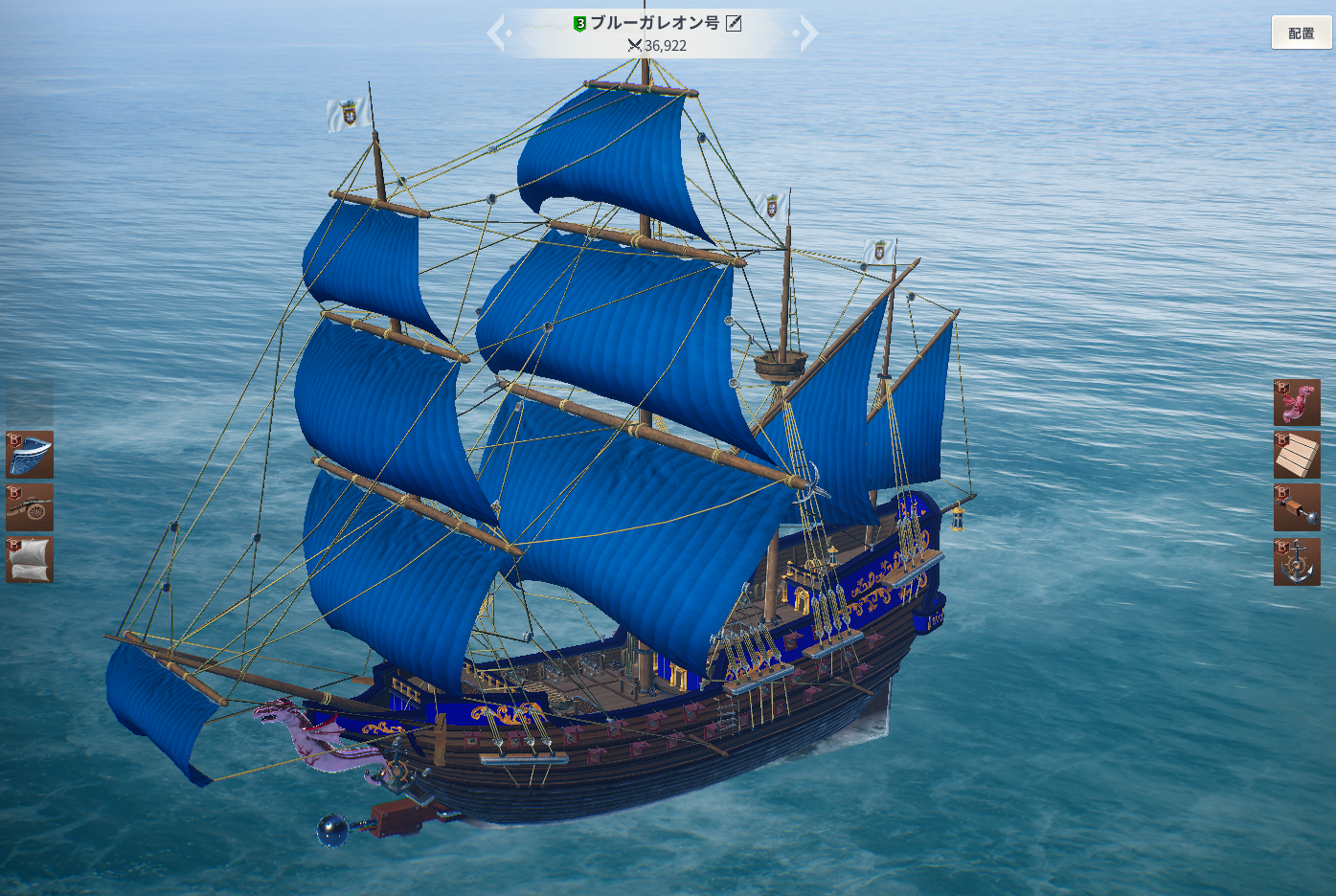Screen dimensions: 1336x896
Task: Select the blue hull armor plating slot
Action: click(x=30, y=455)
